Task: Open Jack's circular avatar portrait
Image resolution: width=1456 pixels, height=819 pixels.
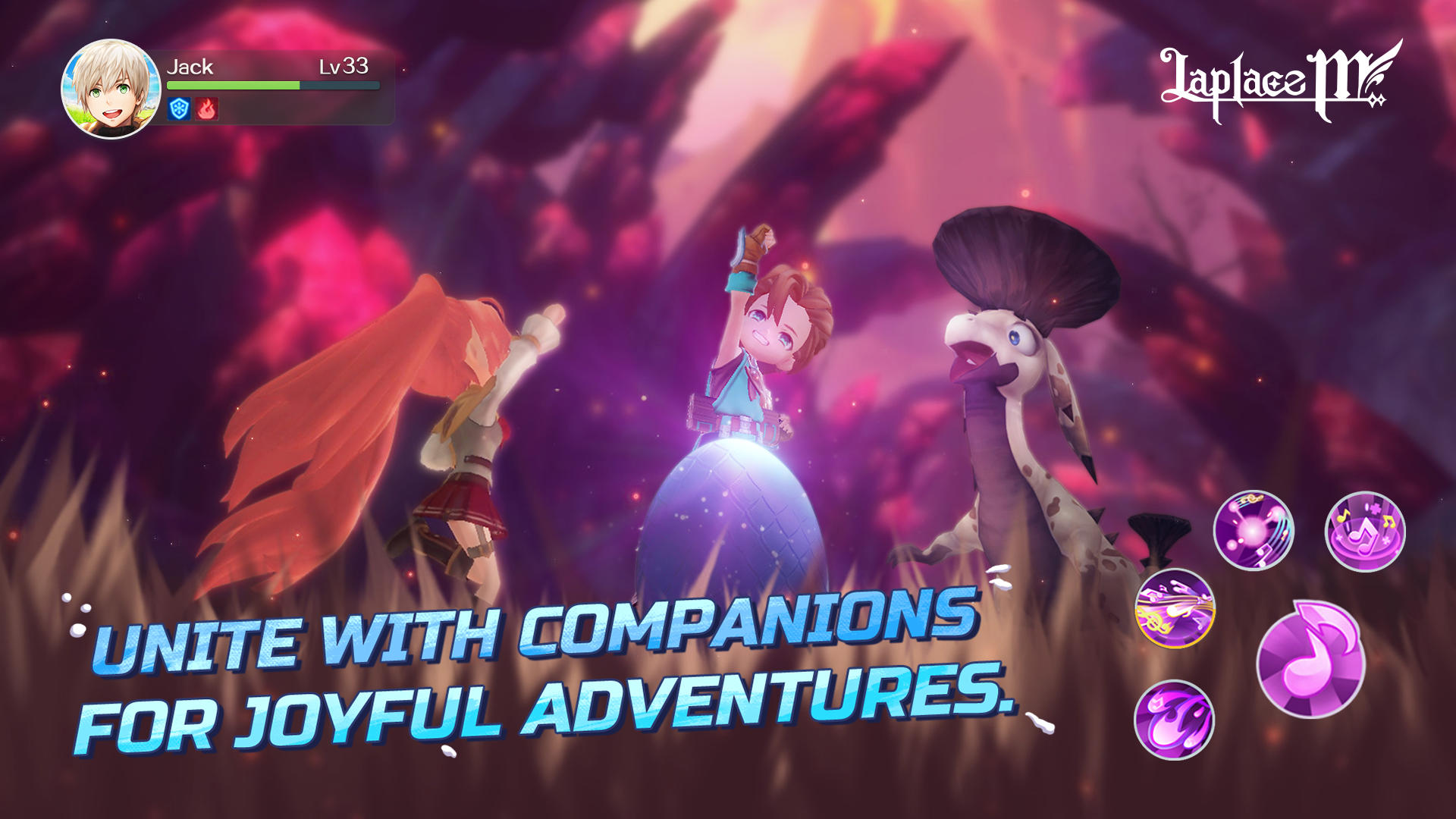Action: [x=111, y=88]
